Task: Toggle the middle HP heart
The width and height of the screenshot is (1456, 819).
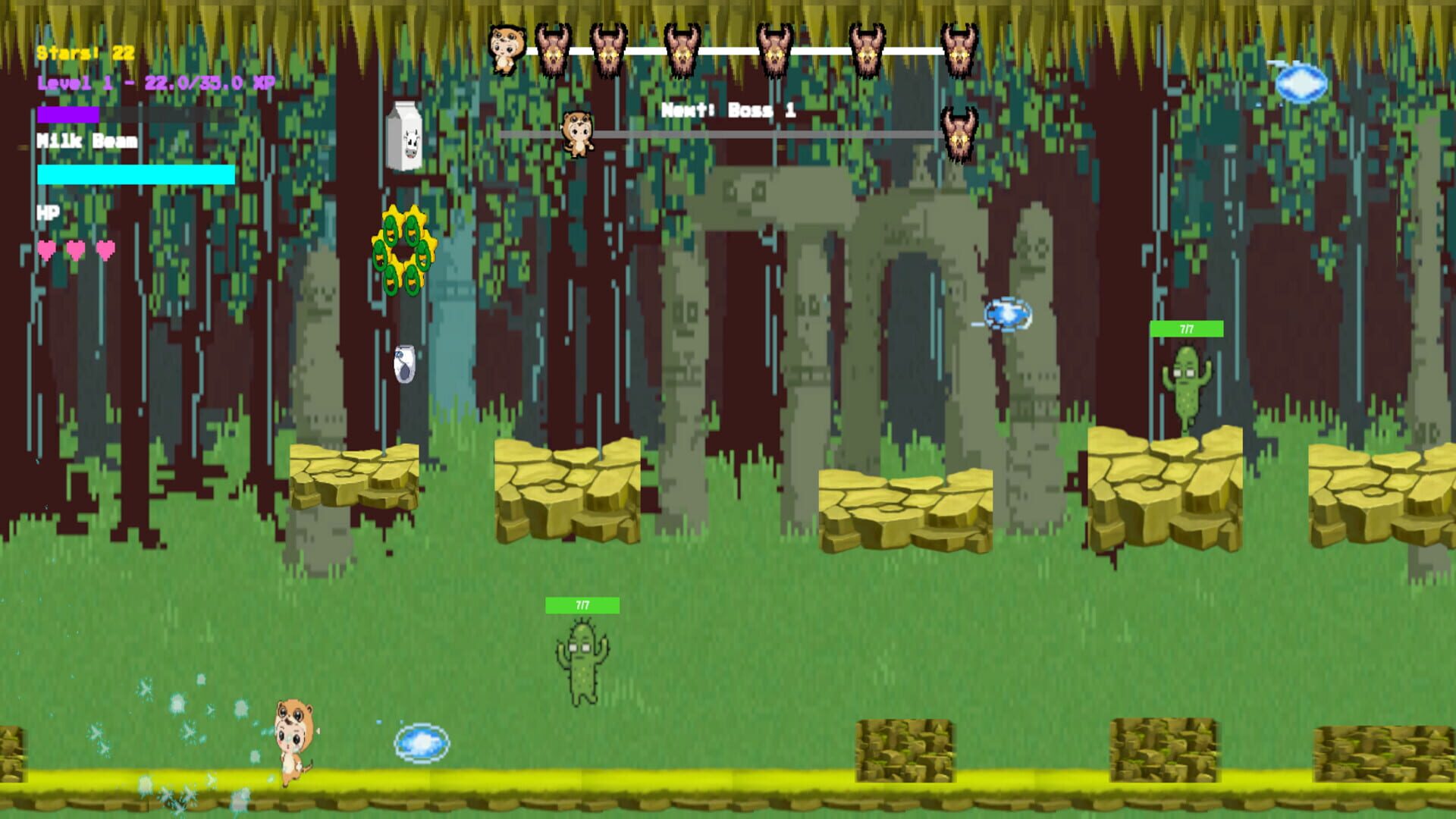Action: tap(74, 248)
